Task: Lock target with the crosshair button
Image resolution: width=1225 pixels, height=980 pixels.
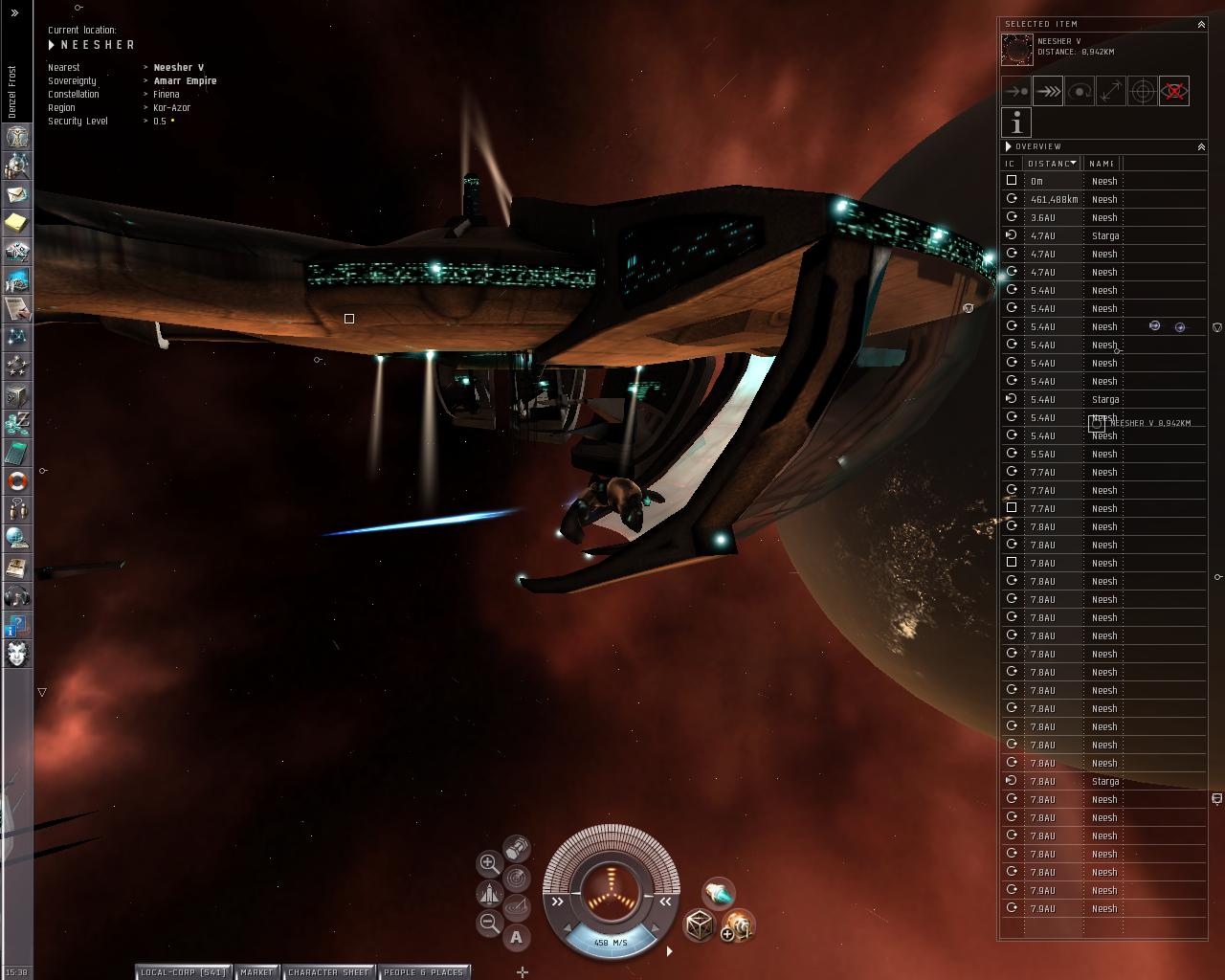Action: click(1143, 91)
